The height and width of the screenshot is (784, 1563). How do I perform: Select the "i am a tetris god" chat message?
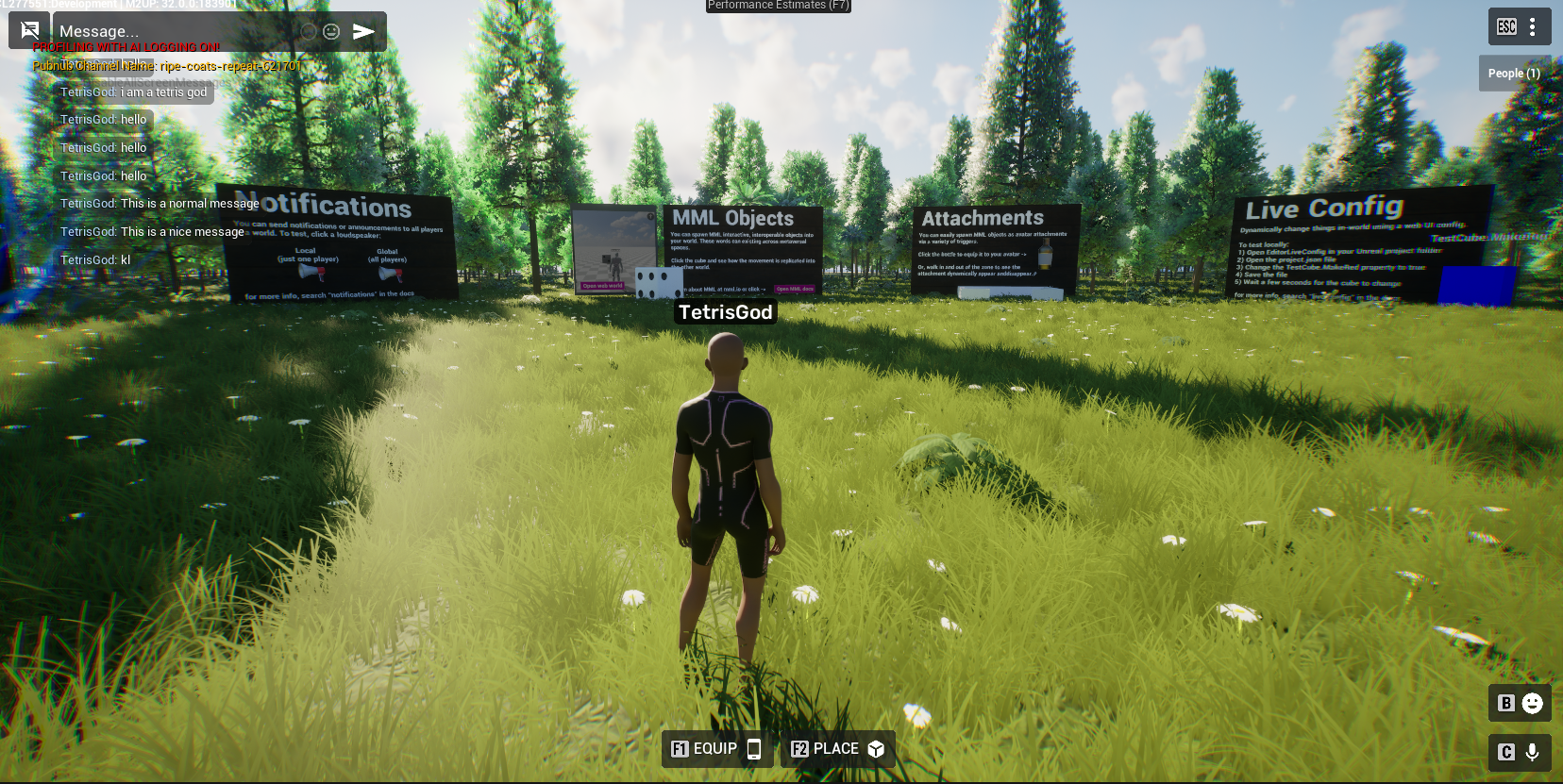pos(134,92)
